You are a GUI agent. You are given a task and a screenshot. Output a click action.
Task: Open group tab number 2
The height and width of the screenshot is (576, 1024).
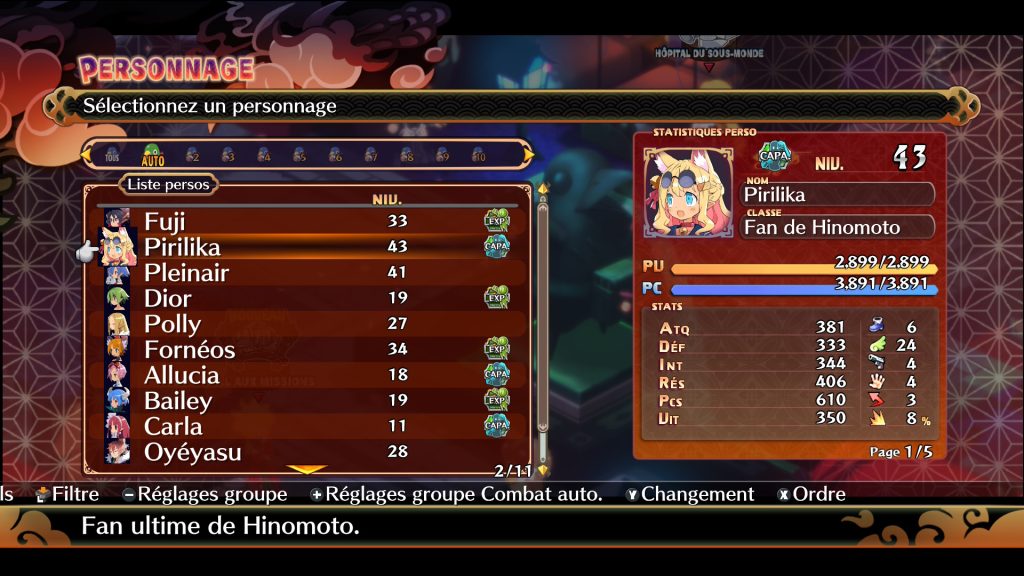[x=192, y=155]
